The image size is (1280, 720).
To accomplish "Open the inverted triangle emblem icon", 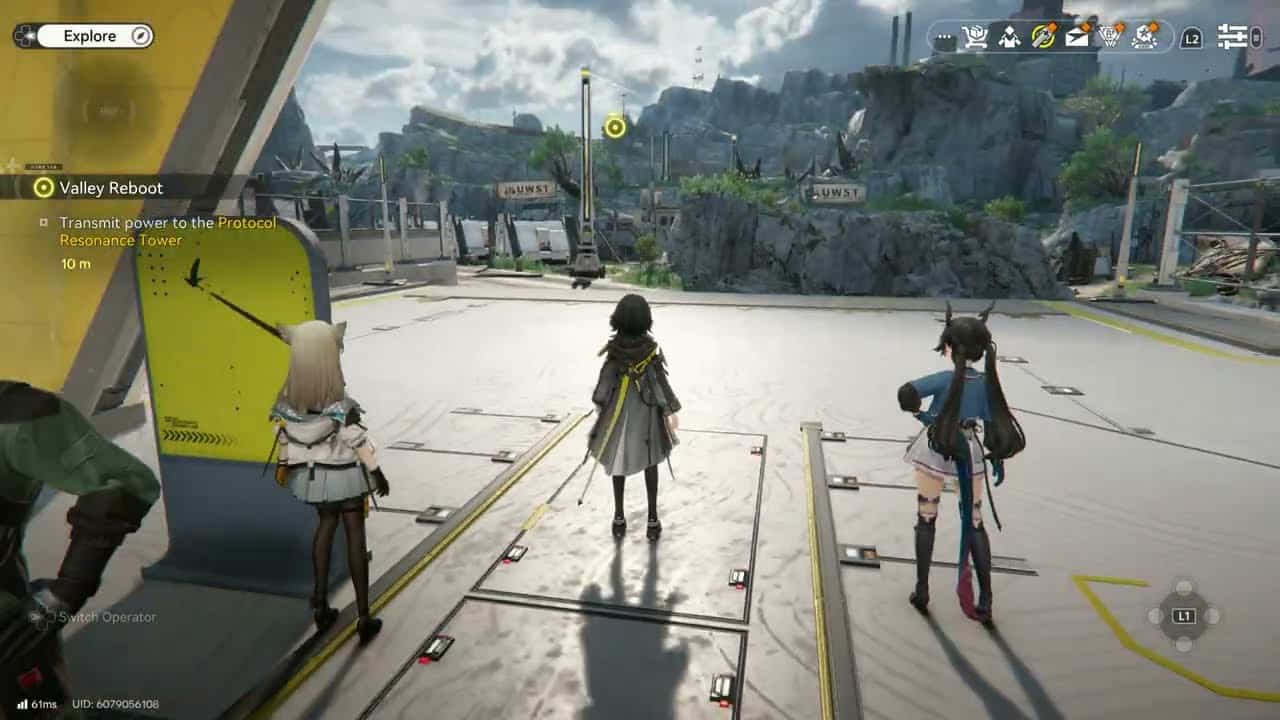I will coord(1111,37).
